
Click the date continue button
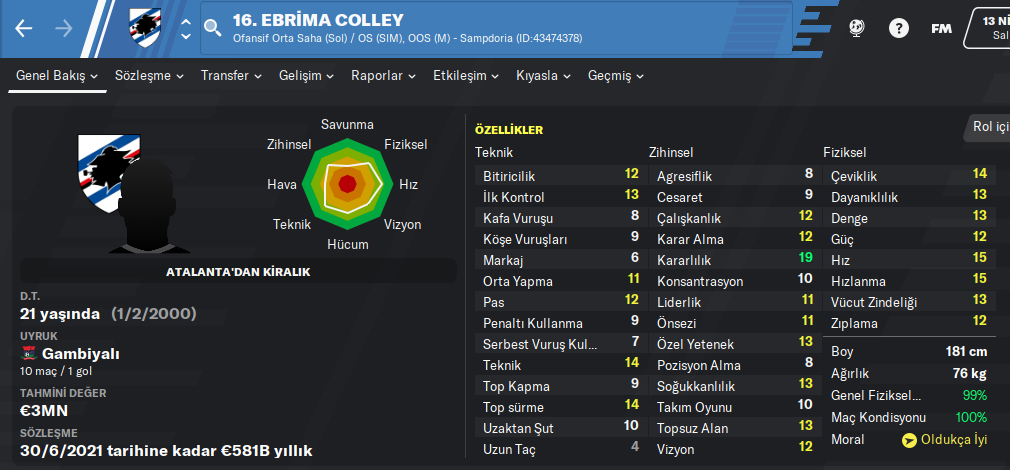[988, 27]
